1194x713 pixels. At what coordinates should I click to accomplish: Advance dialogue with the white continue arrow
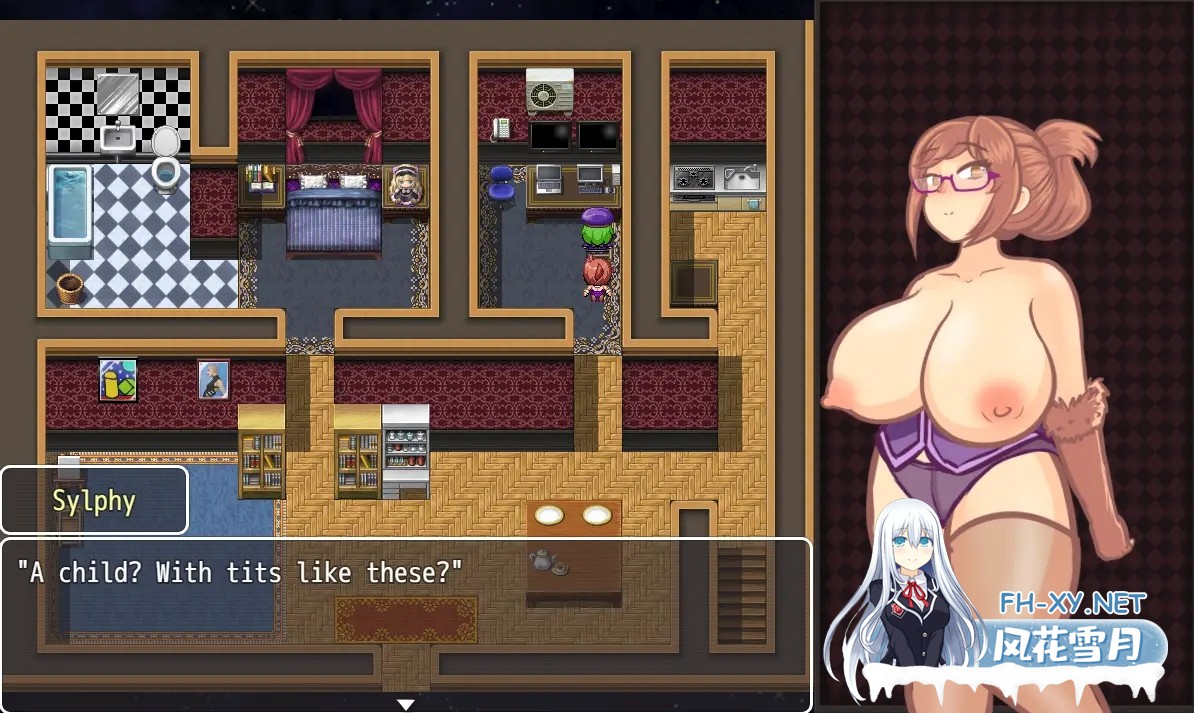coord(405,704)
